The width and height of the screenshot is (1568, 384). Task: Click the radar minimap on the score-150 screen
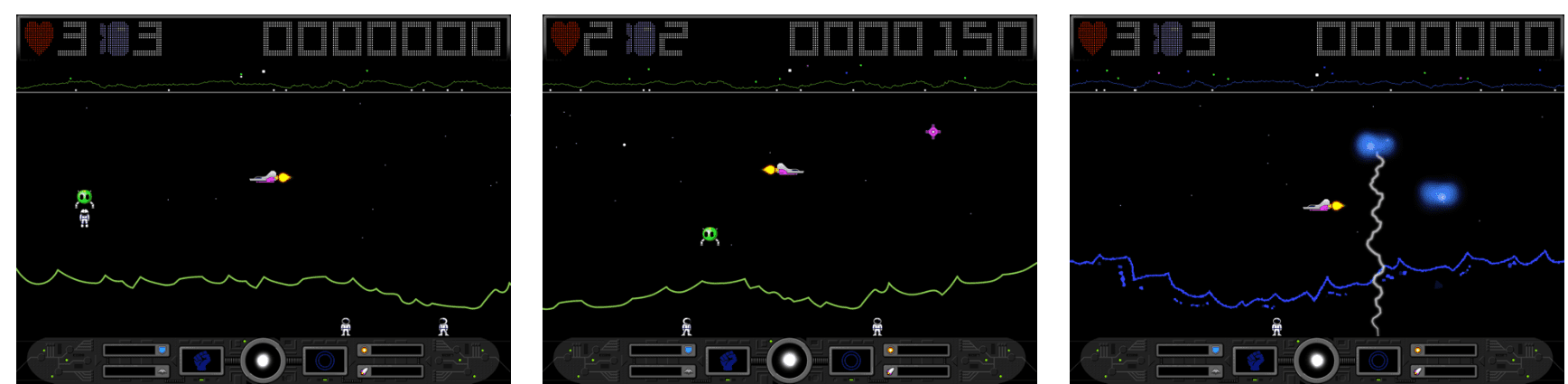point(789,77)
